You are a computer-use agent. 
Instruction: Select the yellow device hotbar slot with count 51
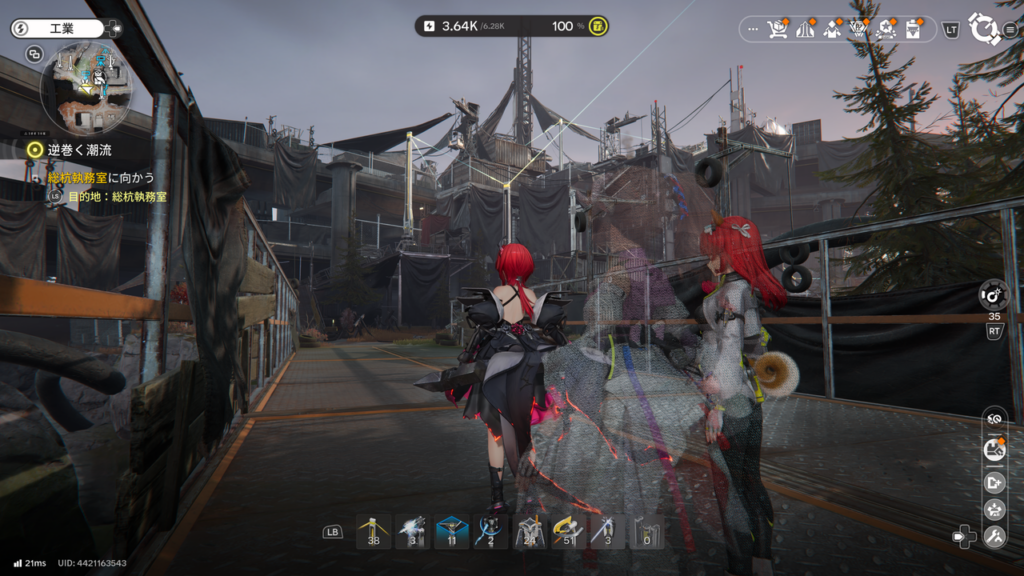pos(567,531)
